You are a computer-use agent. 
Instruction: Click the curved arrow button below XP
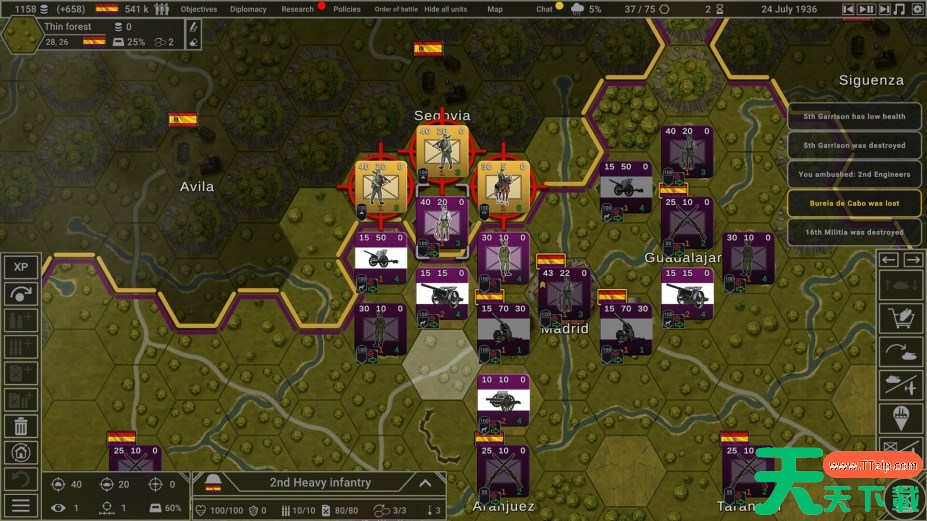tap(20, 294)
